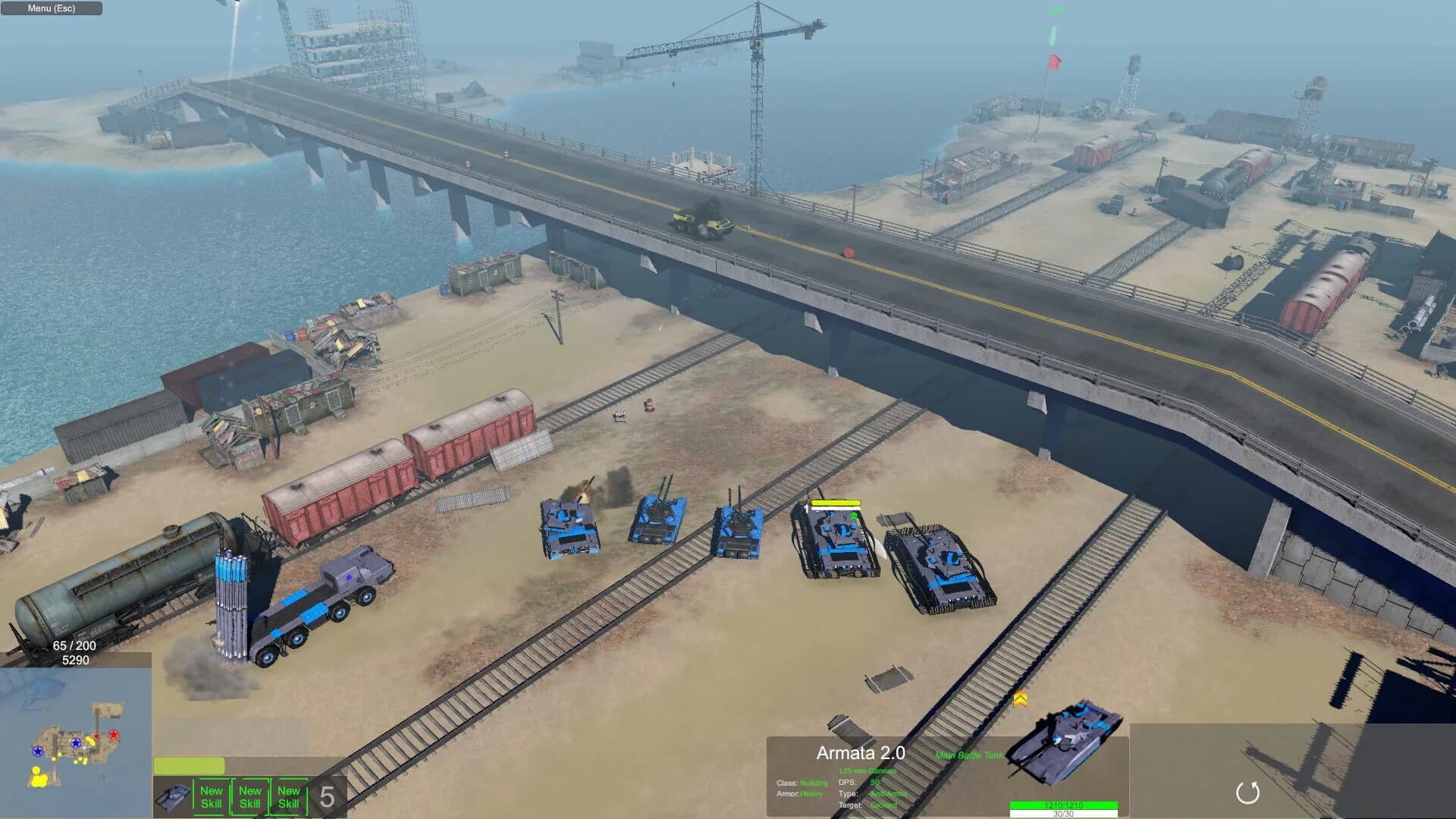The width and height of the screenshot is (1456, 819).
Task: Click the middle New Skill button
Action: 249,795
